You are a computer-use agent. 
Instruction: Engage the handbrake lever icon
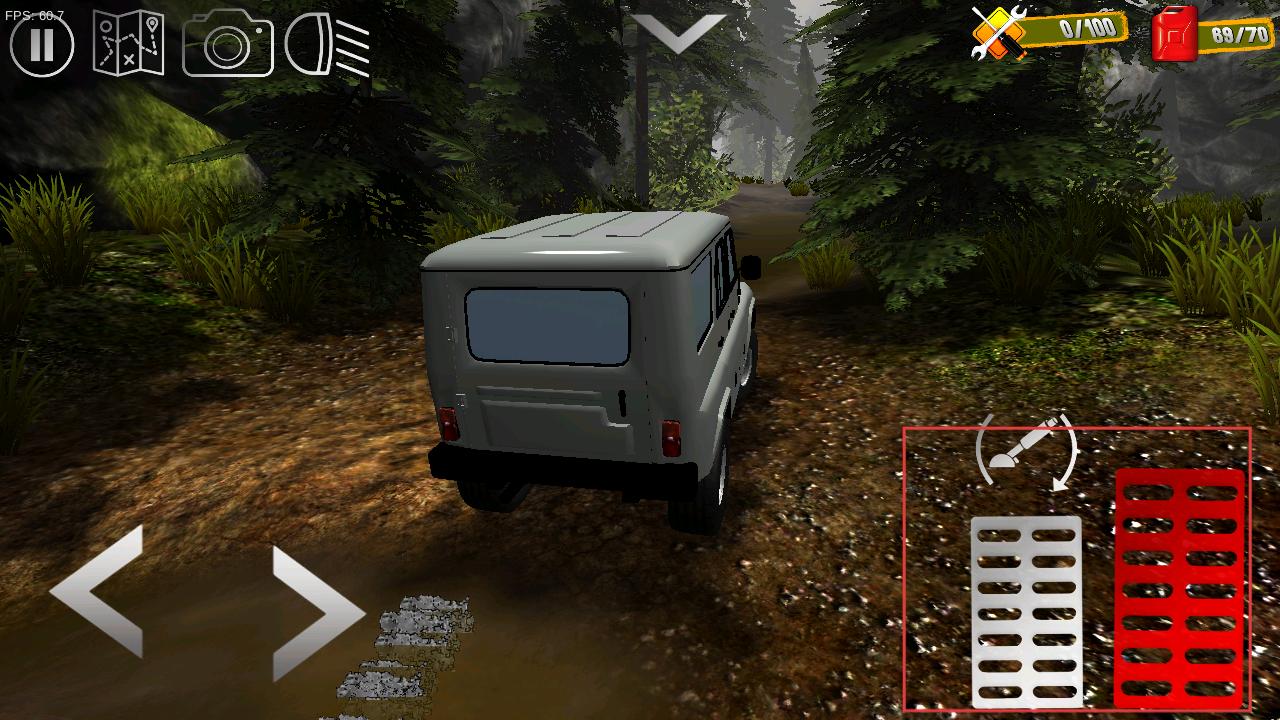coord(1027,452)
